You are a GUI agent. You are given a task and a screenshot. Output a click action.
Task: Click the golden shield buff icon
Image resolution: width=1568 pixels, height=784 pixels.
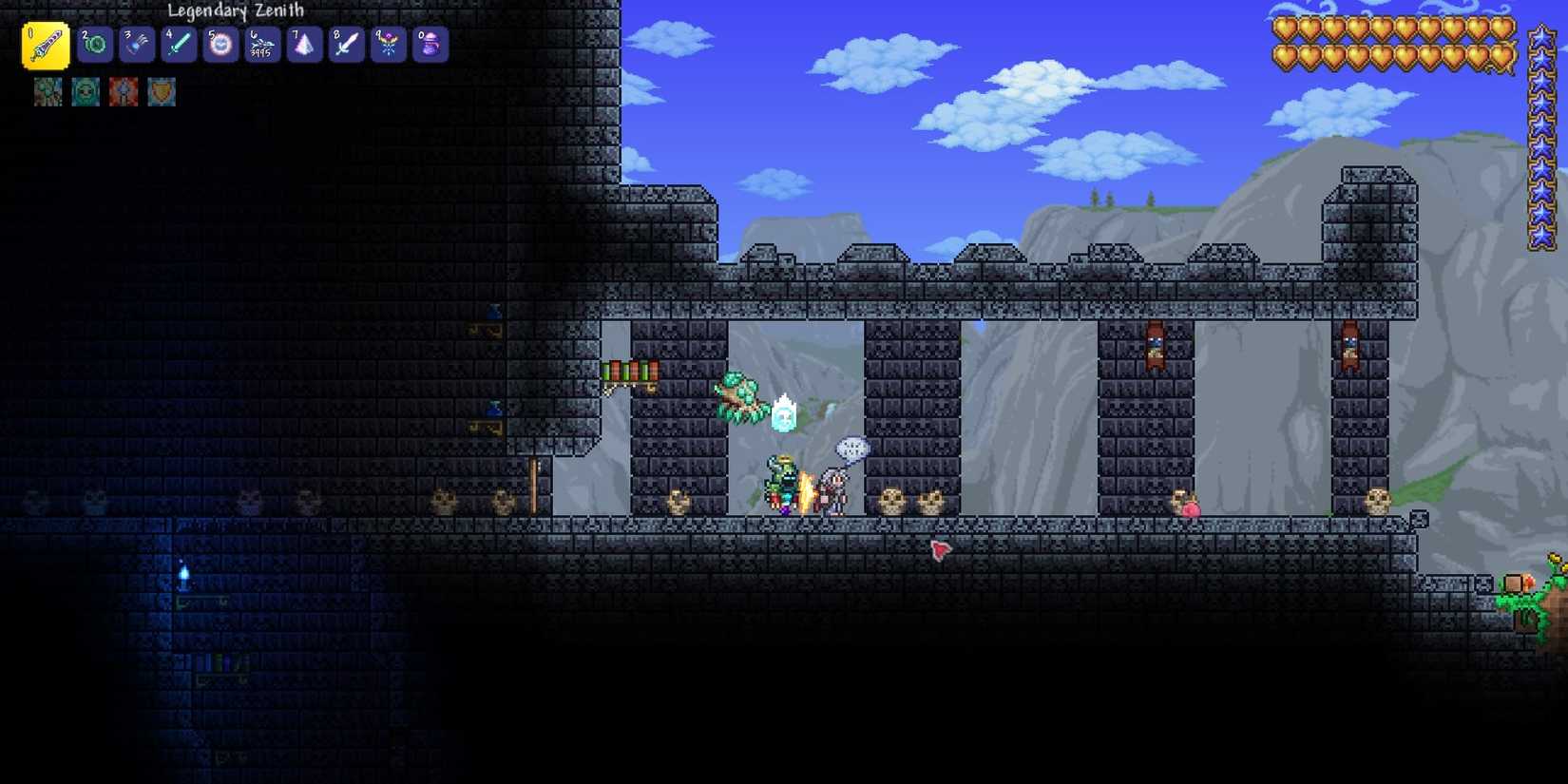coord(161,91)
